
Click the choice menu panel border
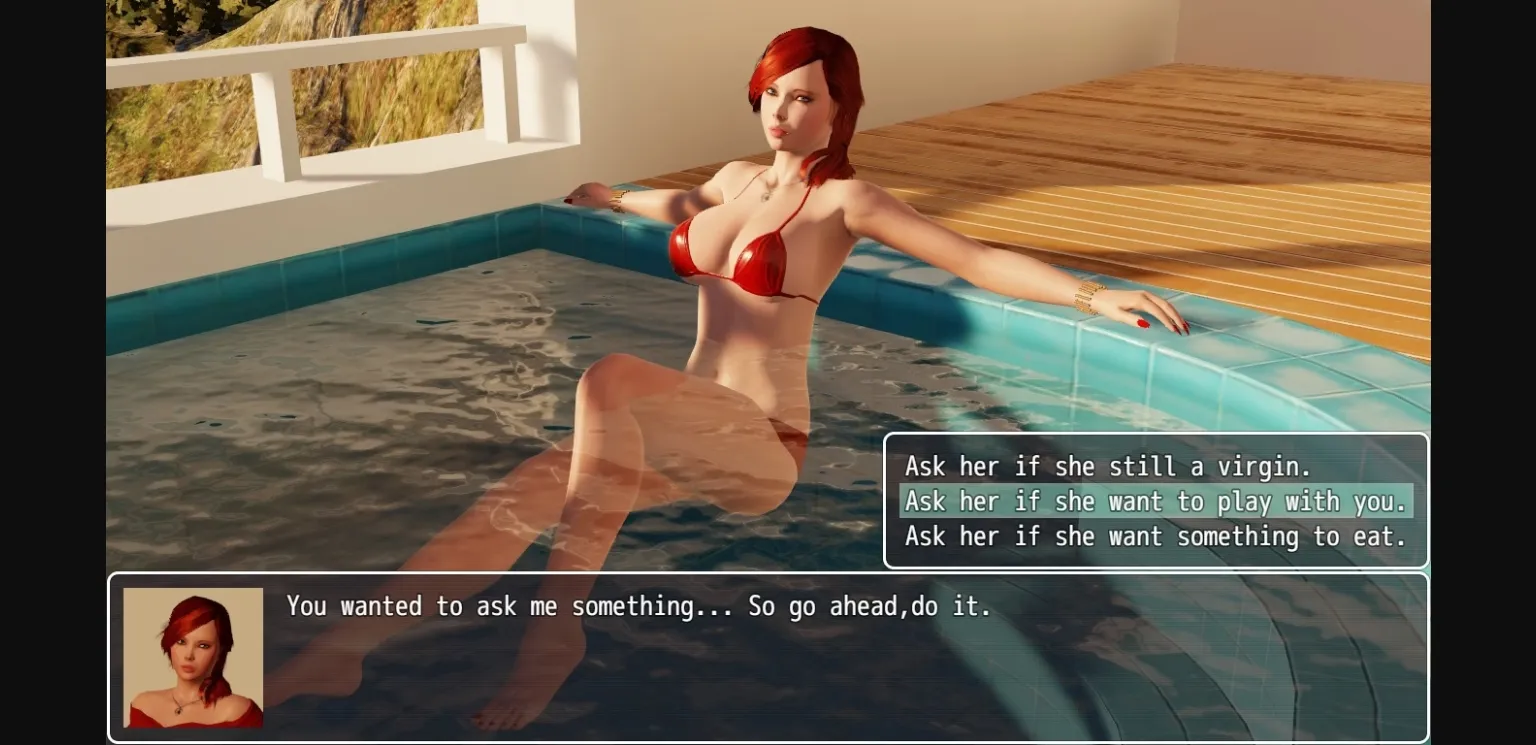tap(1155, 437)
